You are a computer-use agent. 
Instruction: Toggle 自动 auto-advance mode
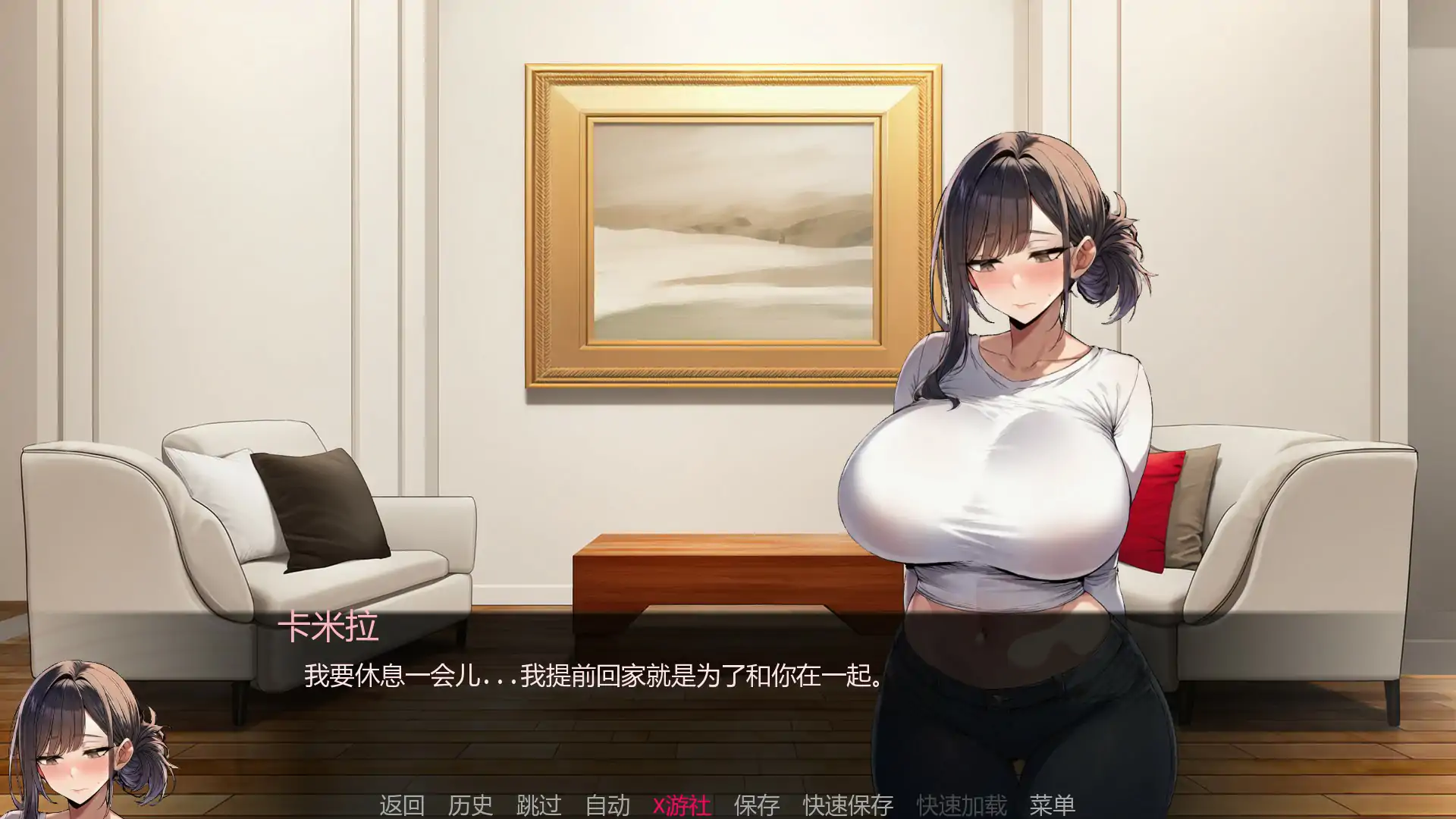(606, 806)
